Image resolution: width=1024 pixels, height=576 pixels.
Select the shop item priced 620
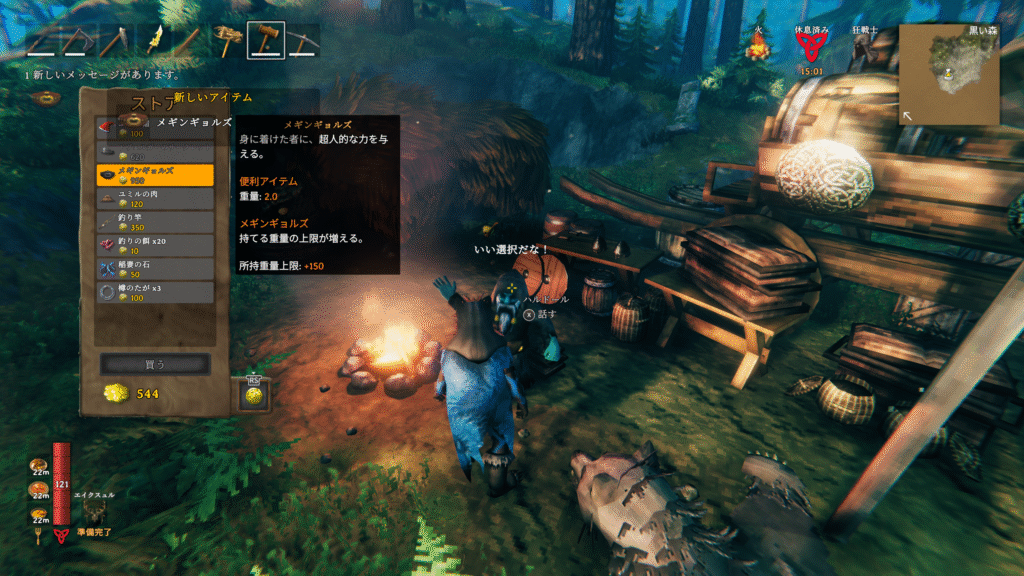(x=155, y=152)
